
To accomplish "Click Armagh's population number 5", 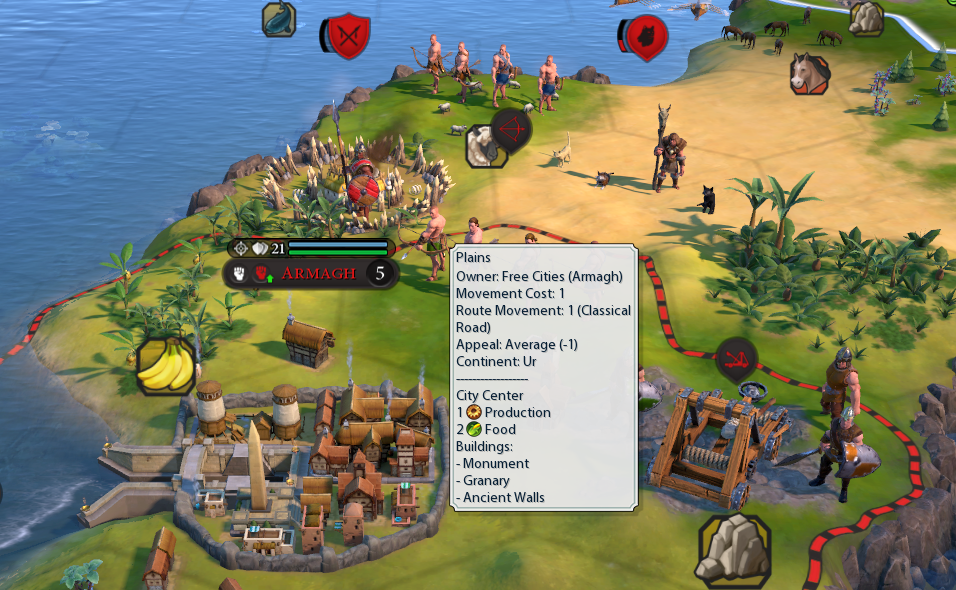I will pos(378,273).
